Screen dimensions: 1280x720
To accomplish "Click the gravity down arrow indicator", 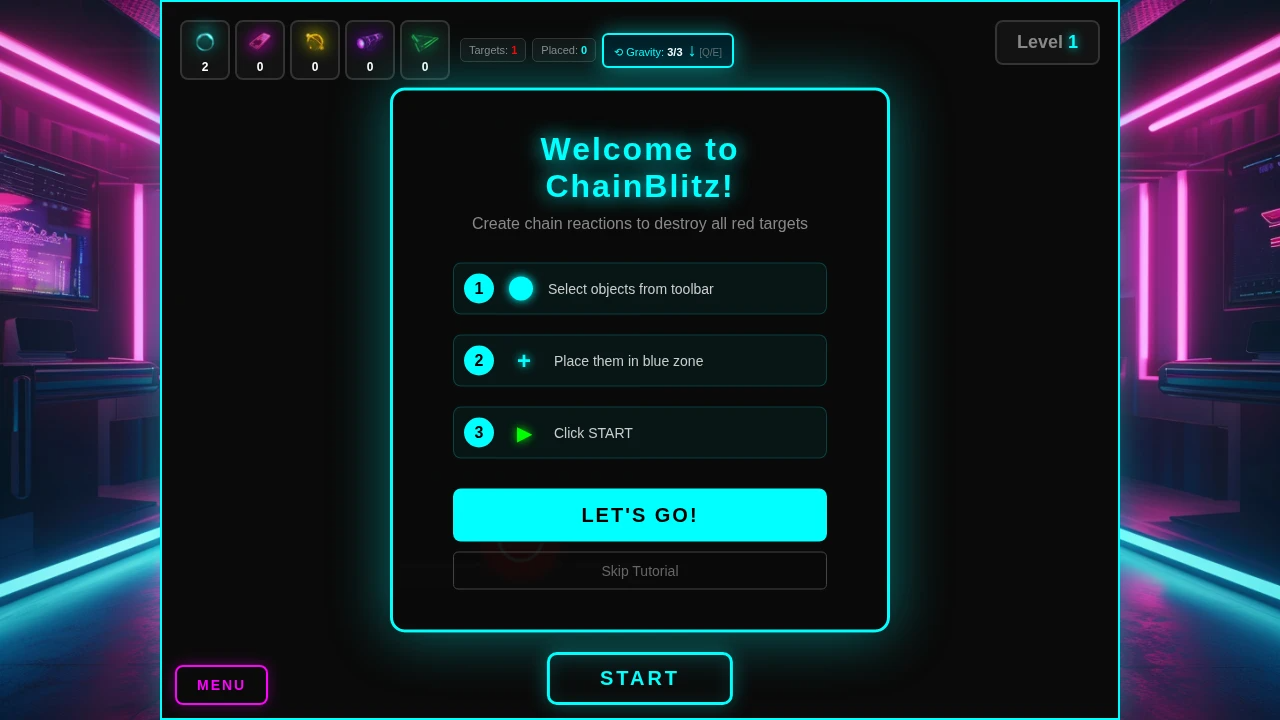I will click(691, 51).
